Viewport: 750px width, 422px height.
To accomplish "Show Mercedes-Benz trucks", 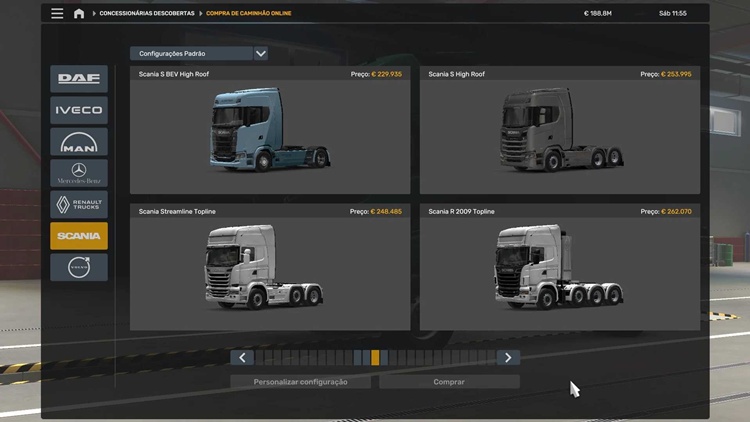I will click(79, 173).
